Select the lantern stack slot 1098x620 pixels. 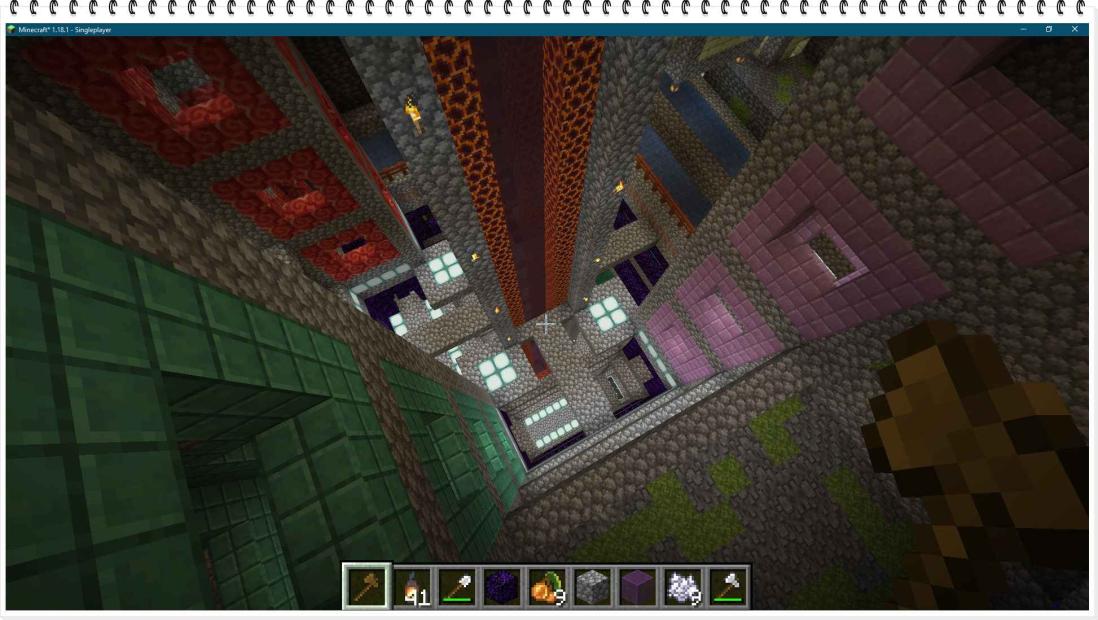[412, 587]
